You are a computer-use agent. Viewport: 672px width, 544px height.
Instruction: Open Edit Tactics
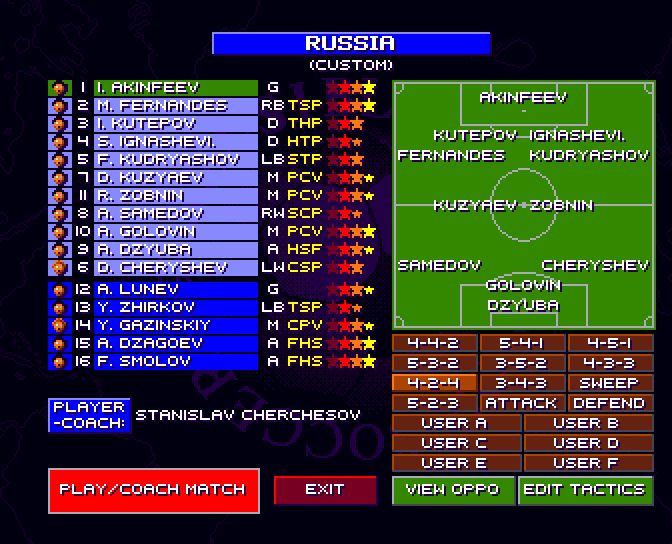pyautogui.click(x=585, y=489)
